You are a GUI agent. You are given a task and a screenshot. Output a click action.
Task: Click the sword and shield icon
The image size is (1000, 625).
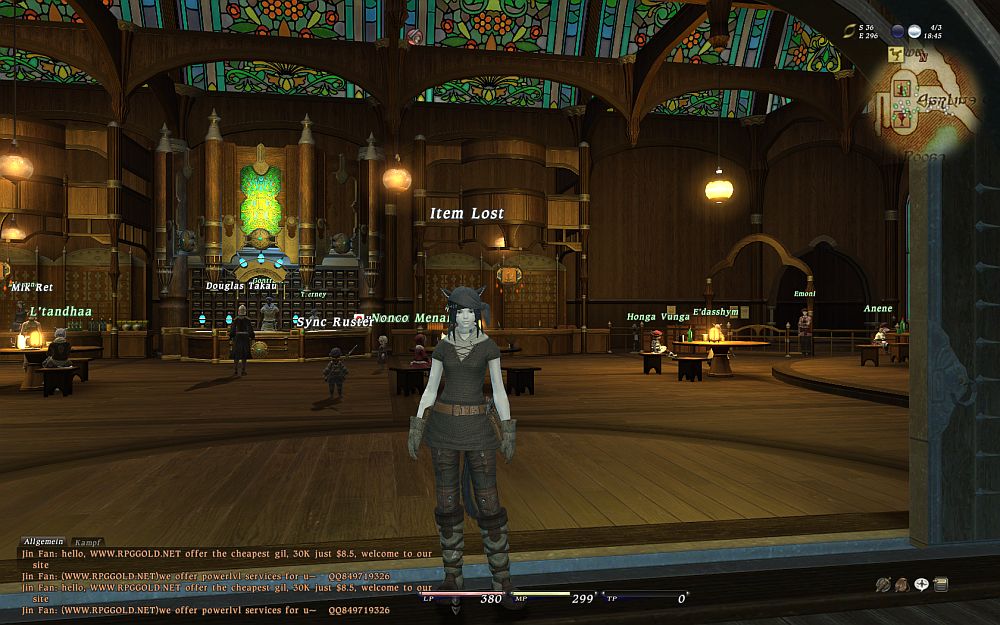pos(883,585)
